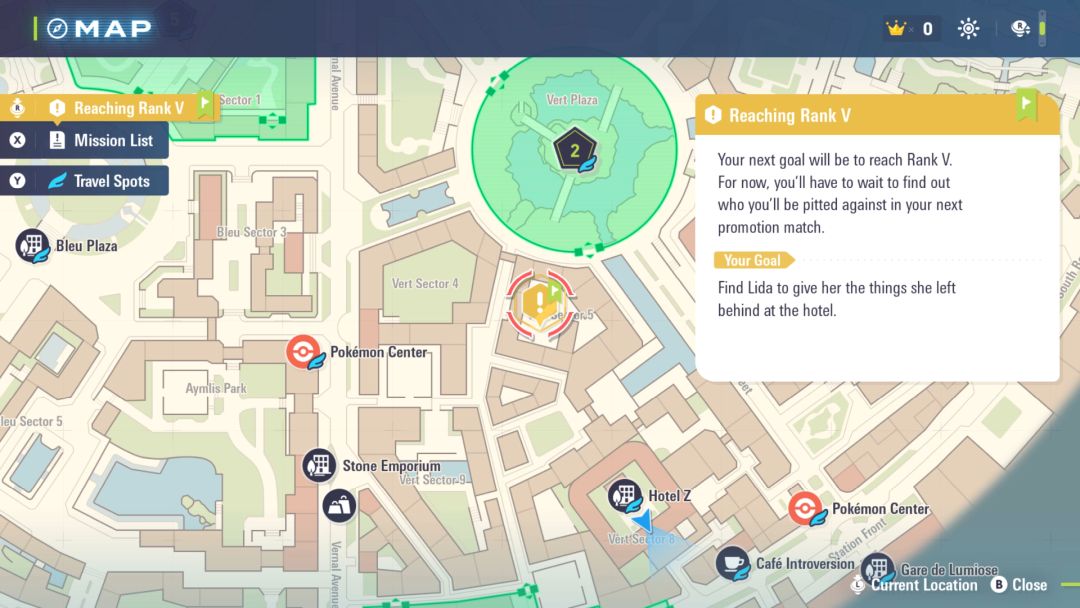Image resolution: width=1080 pixels, height=608 pixels.
Task: Pick the Pokémon Center near Station Front
Action: point(805,509)
